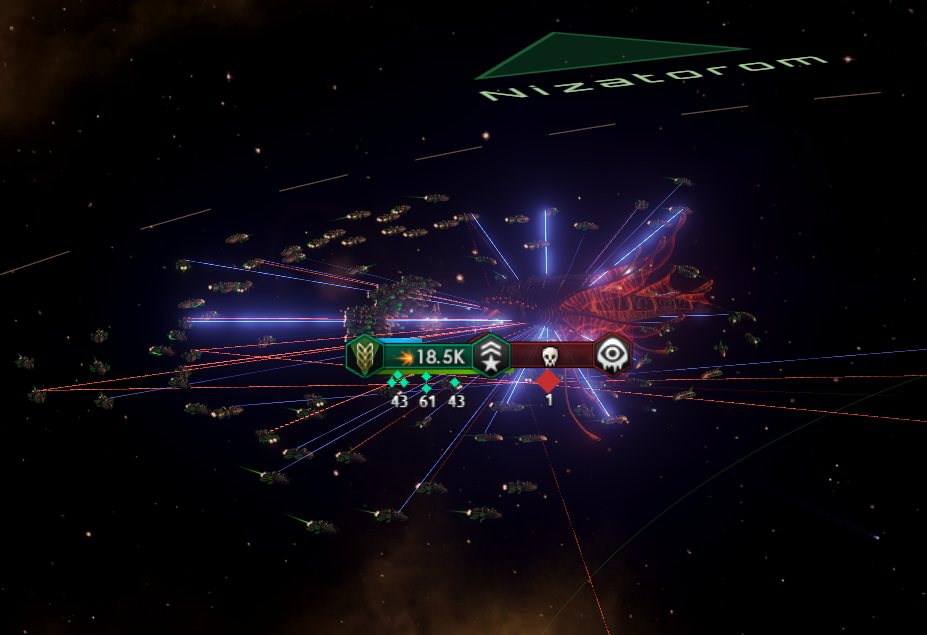The width and height of the screenshot is (927, 635).
Task: Click the white eye creature emblem
Action: (x=611, y=356)
